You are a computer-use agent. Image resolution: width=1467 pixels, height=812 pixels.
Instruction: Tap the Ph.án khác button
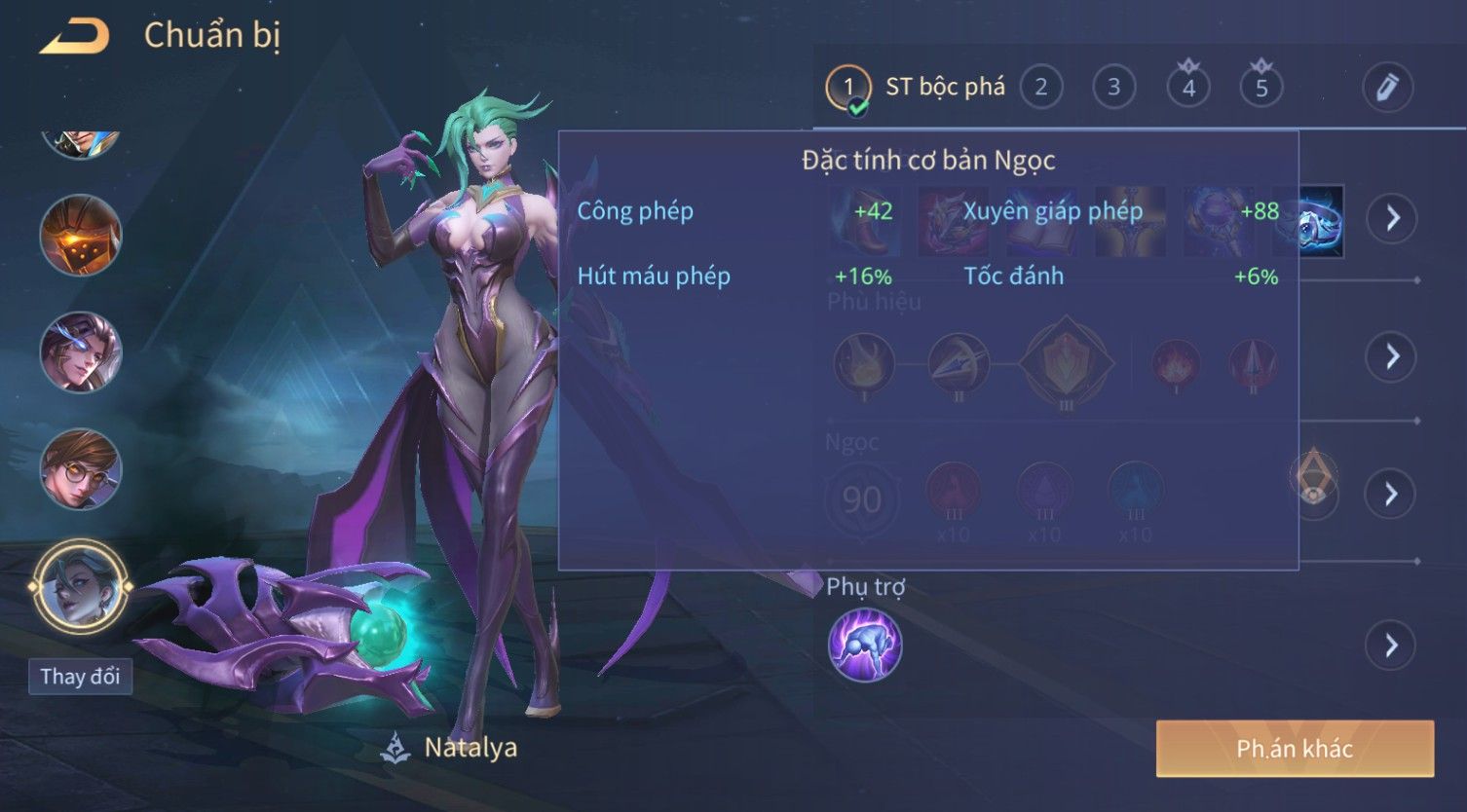[1295, 749]
